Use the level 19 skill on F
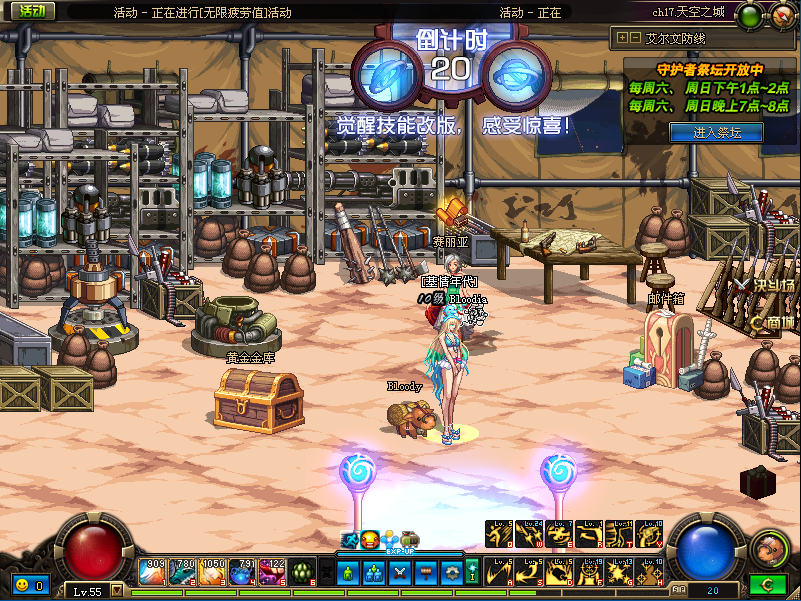 [590, 572]
